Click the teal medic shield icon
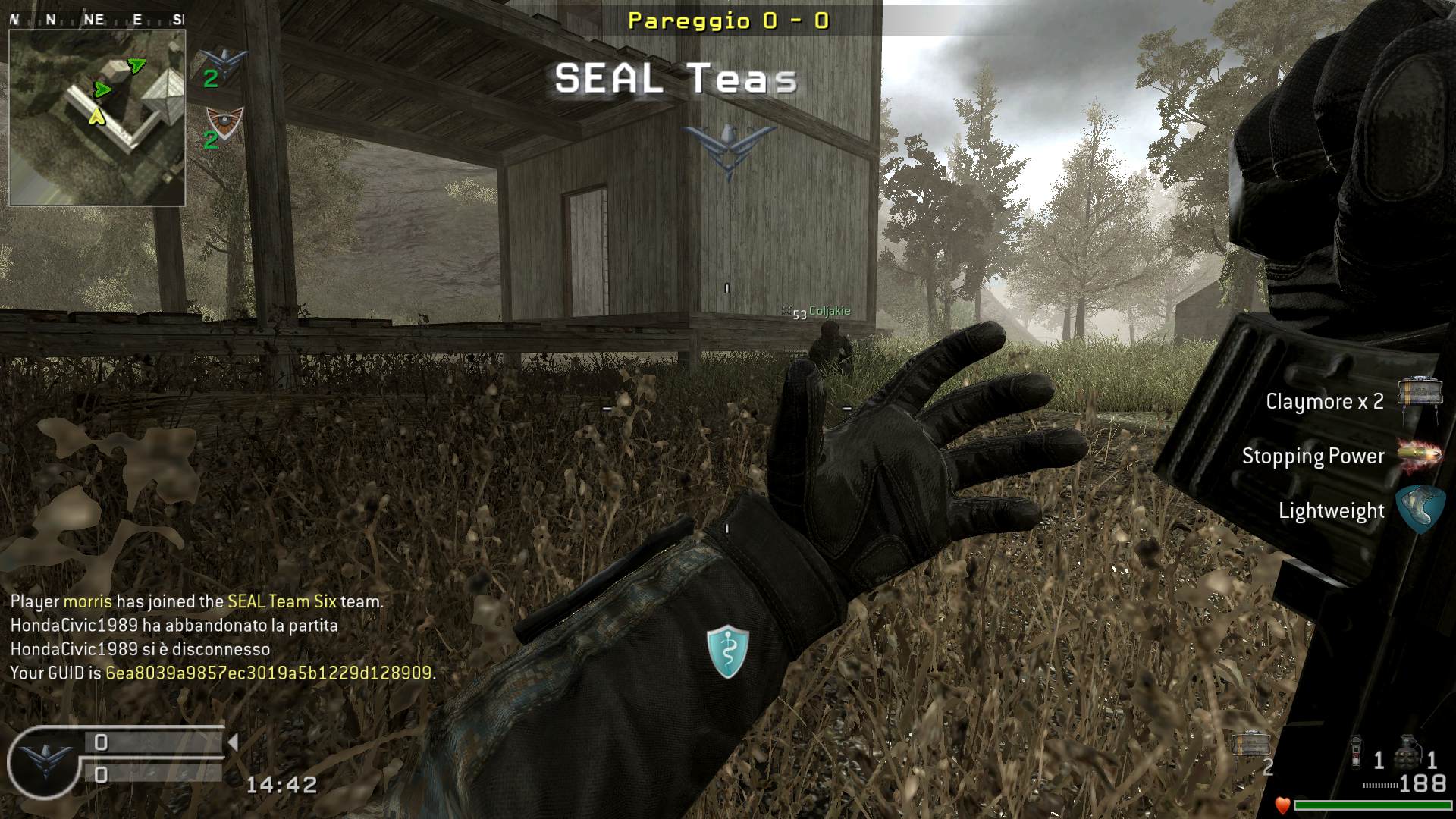The image size is (1456, 819). click(x=728, y=651)
